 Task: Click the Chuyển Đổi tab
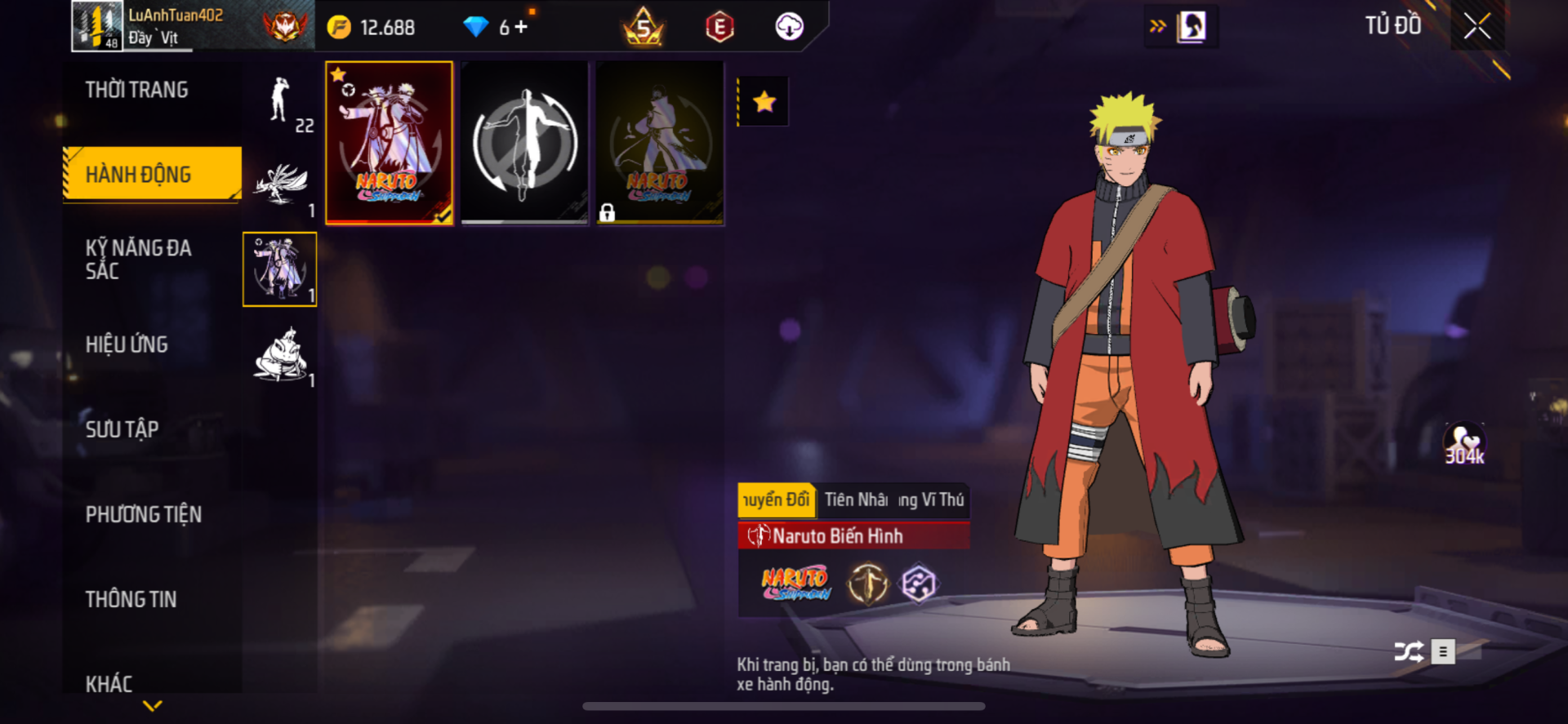coord(776,500)
